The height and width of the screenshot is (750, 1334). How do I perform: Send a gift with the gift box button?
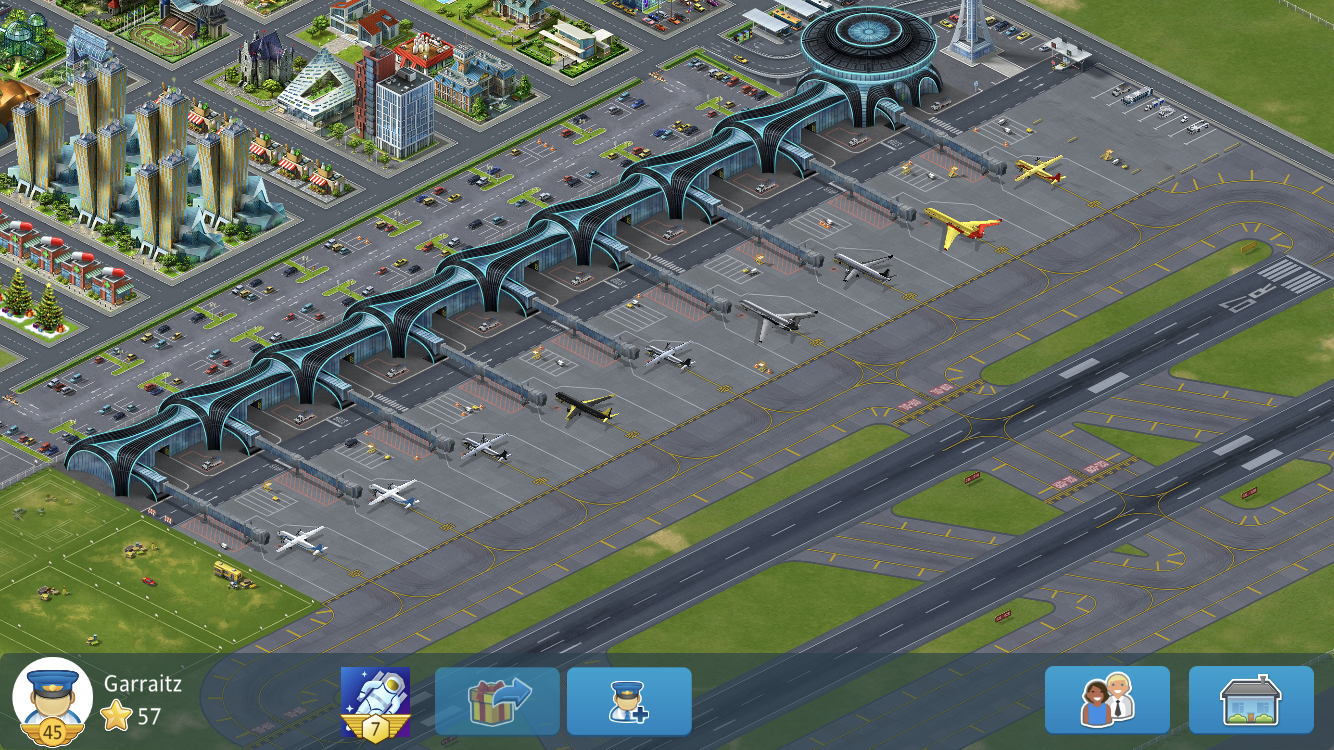(497, 701)
